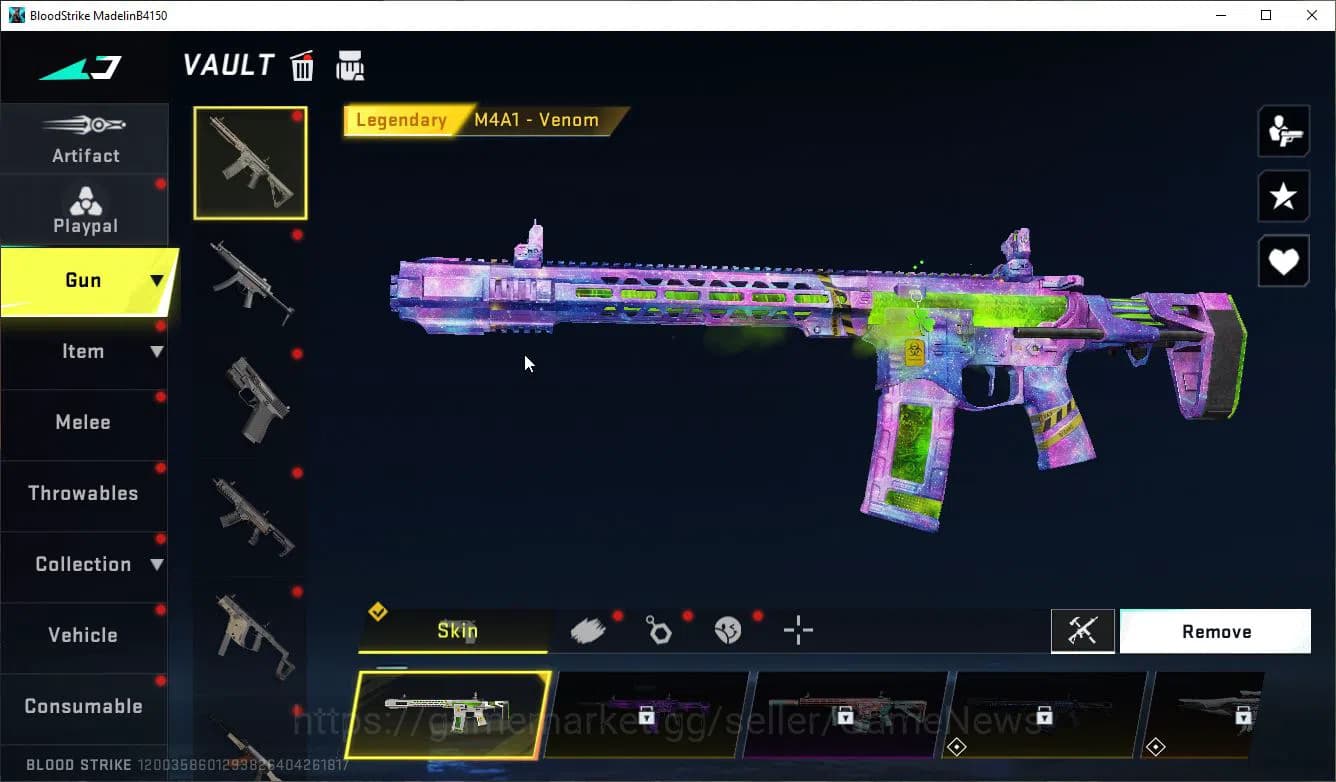Select the Playpal category

click(85, 211)
